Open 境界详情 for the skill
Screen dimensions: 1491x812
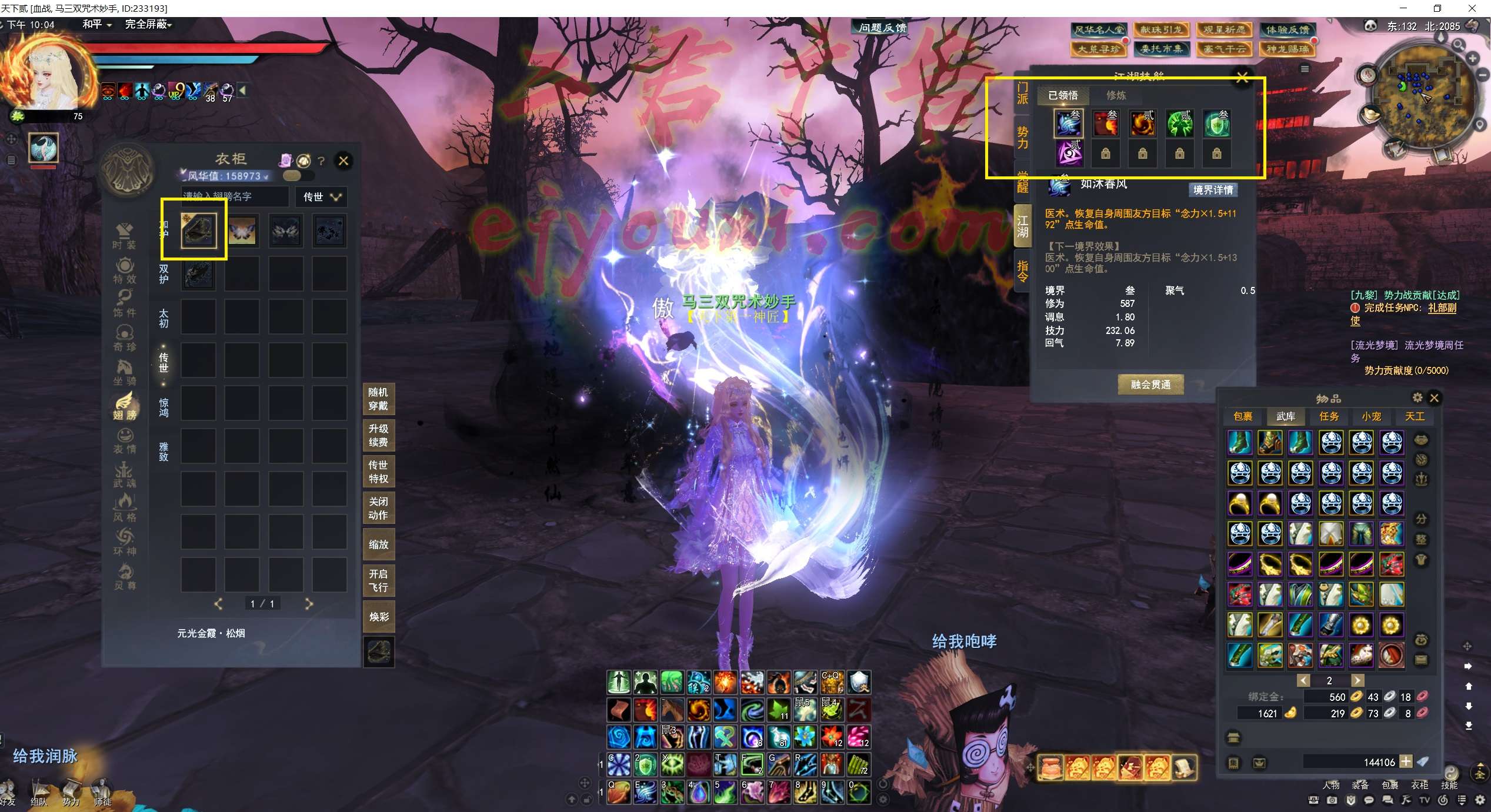(1213, 190)
